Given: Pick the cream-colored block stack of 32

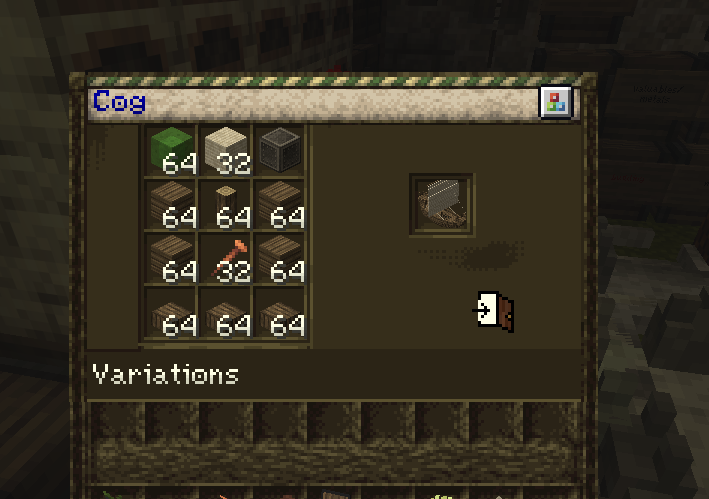Looking at the screenshot, I should [x=227, y=151].
